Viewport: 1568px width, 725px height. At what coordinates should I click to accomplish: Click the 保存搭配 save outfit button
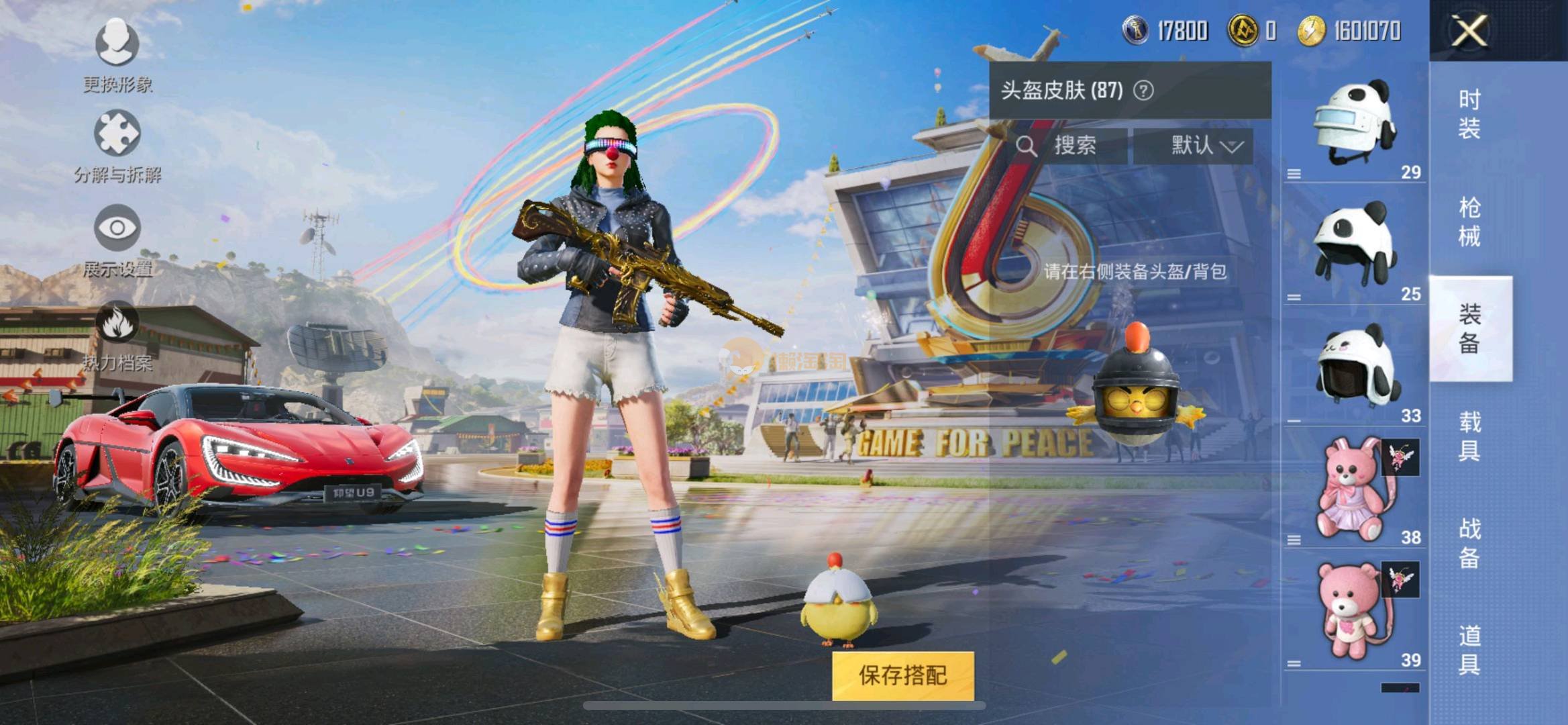902,675
